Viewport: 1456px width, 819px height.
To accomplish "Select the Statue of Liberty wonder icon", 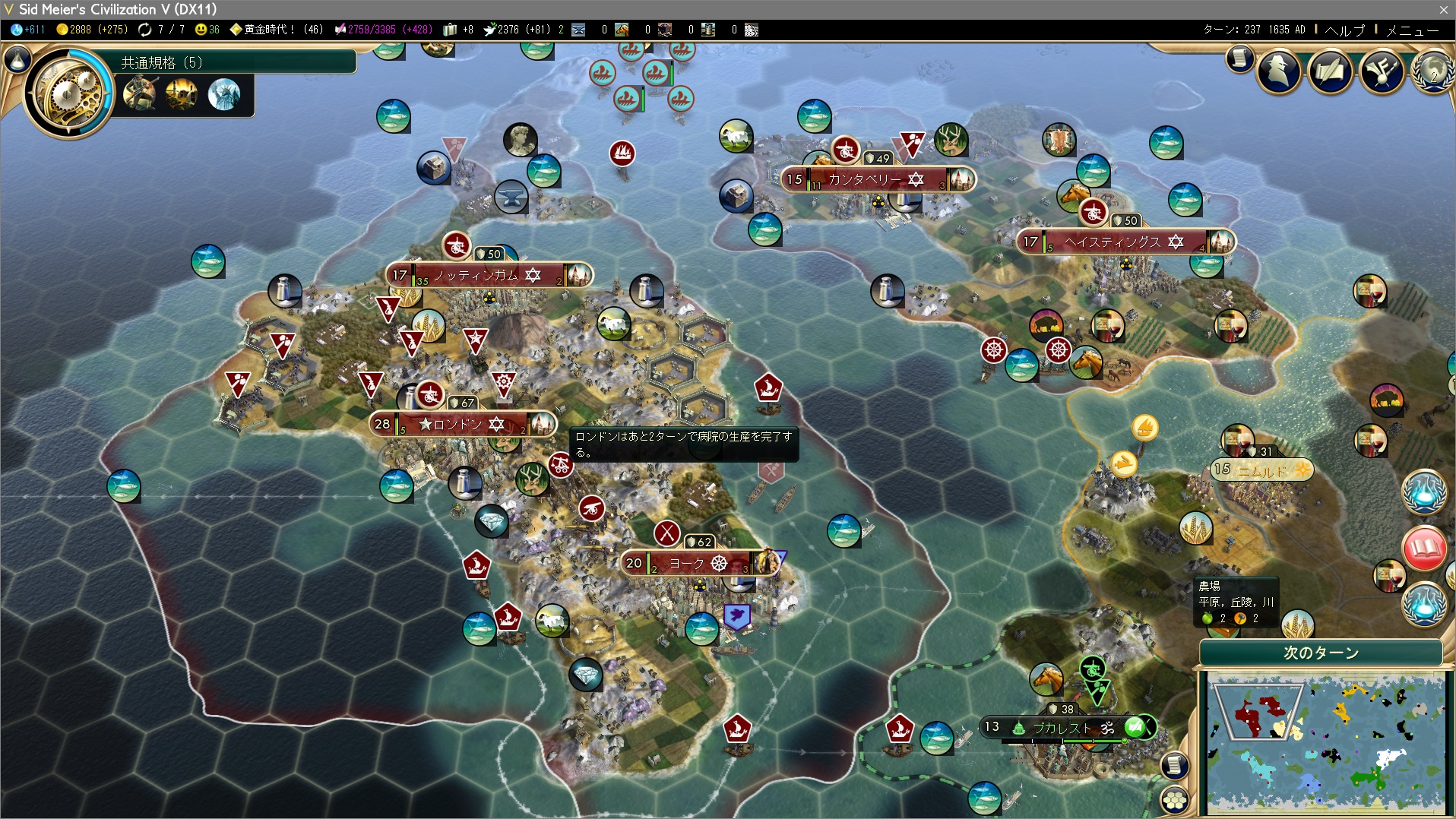I will point(224,95).
